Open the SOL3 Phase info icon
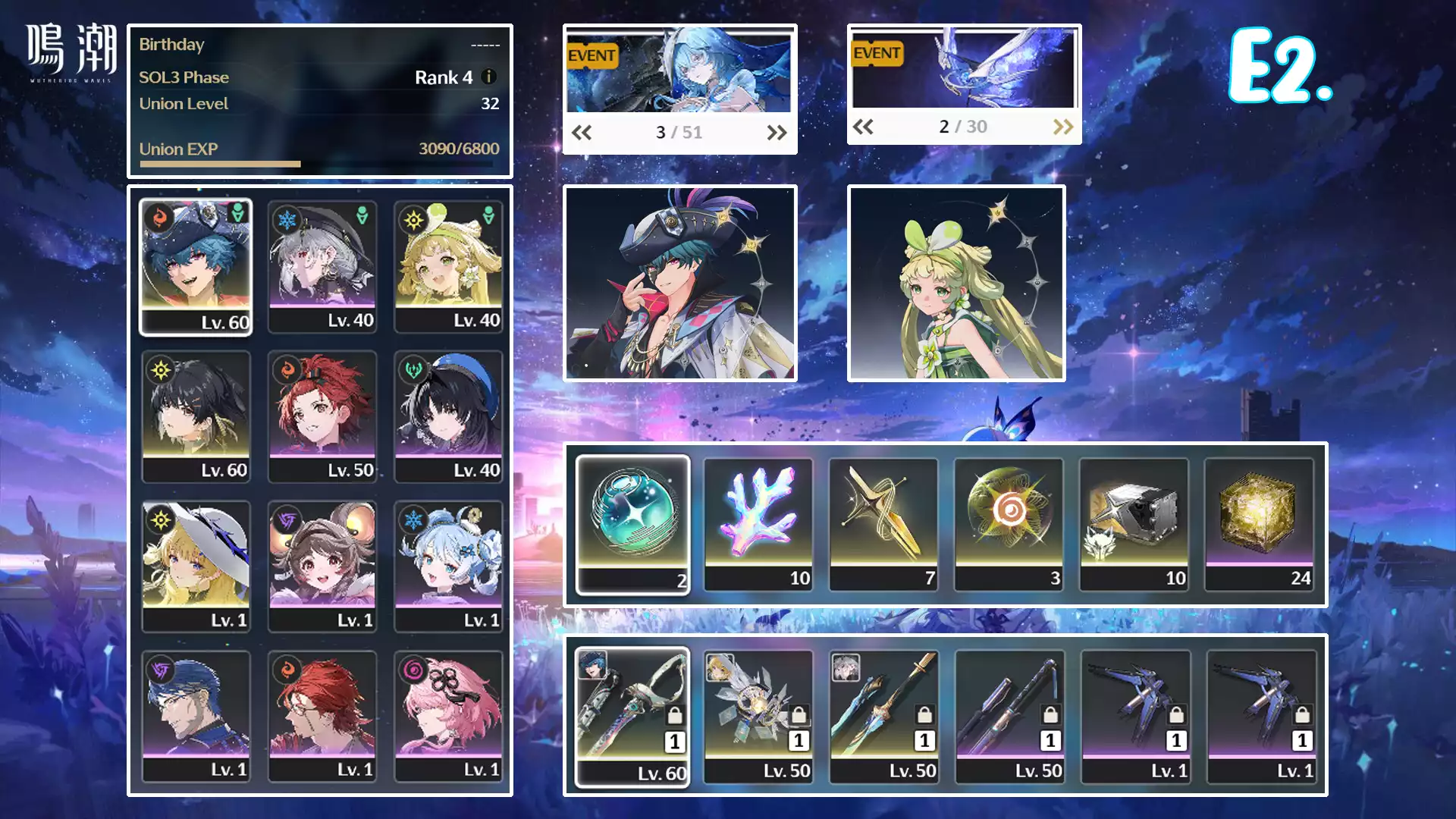The image size is (1456, 819). point(489,77)
